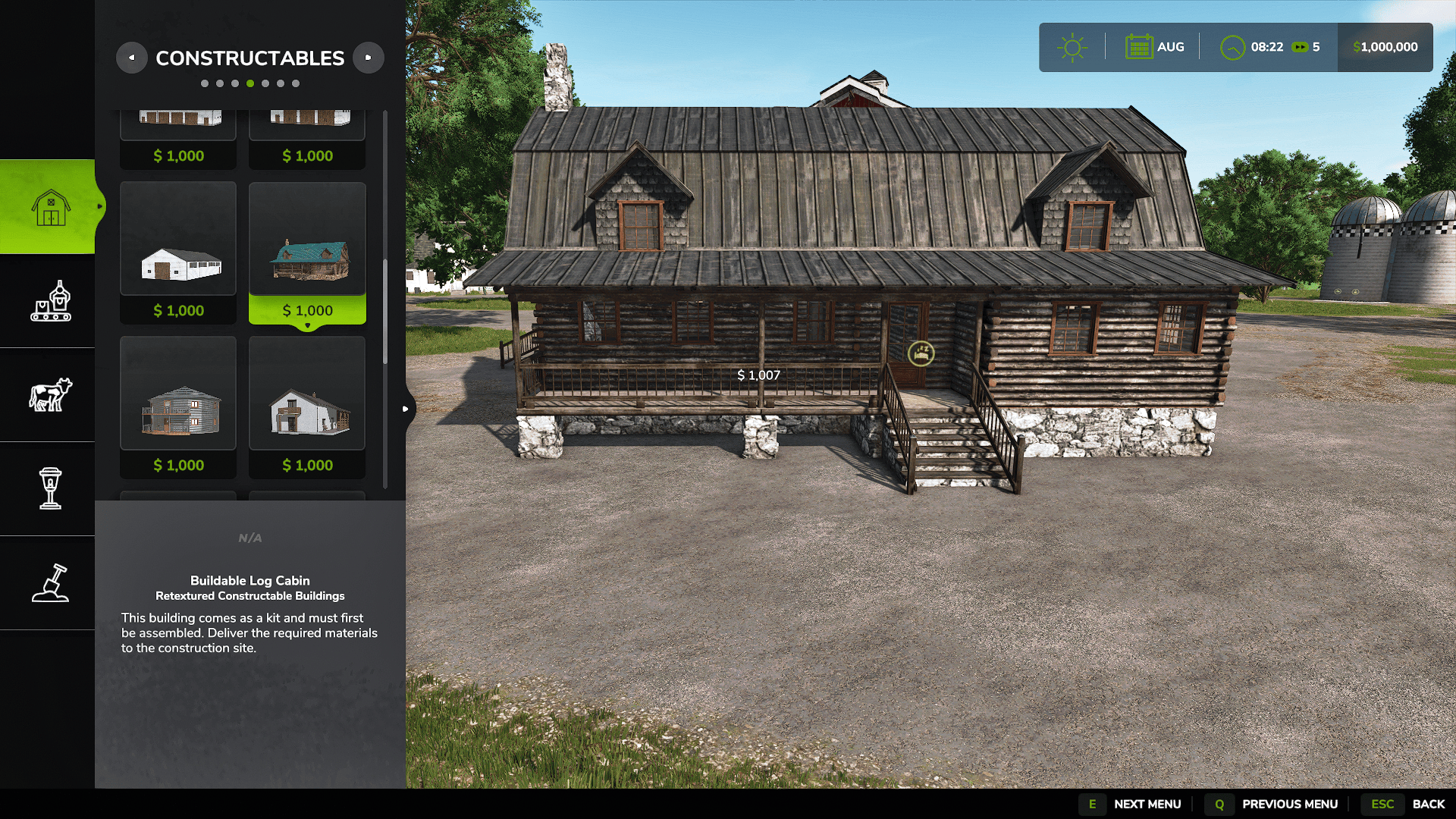Click the BACK button
1456x819 pixels.
click(1429, 803)
